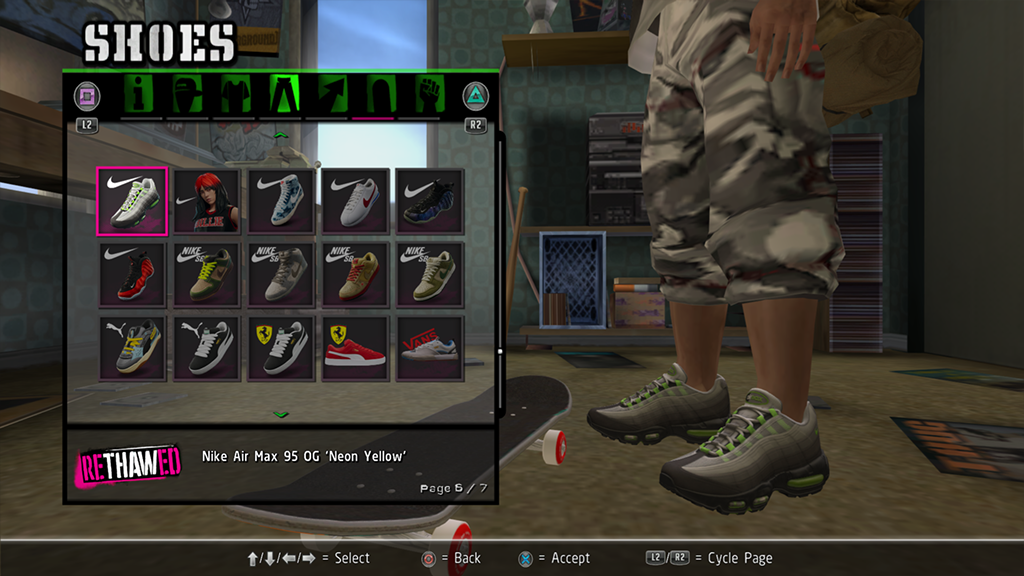The height and width of the screenshot is (576, 1024).
Task: Select the black Puma with white laces
Action: coord(206,349)
